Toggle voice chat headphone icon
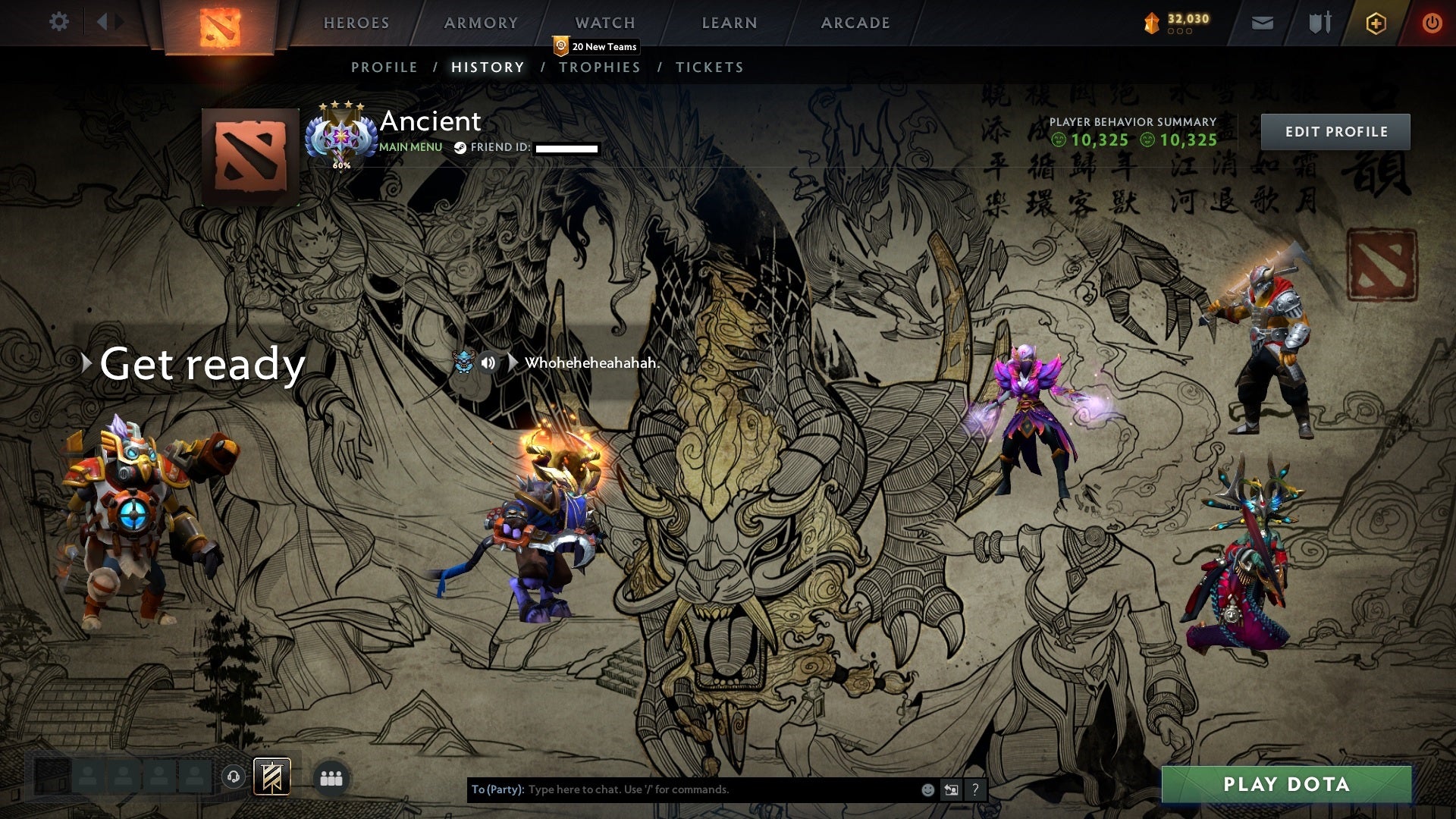 tap(233, 775)
